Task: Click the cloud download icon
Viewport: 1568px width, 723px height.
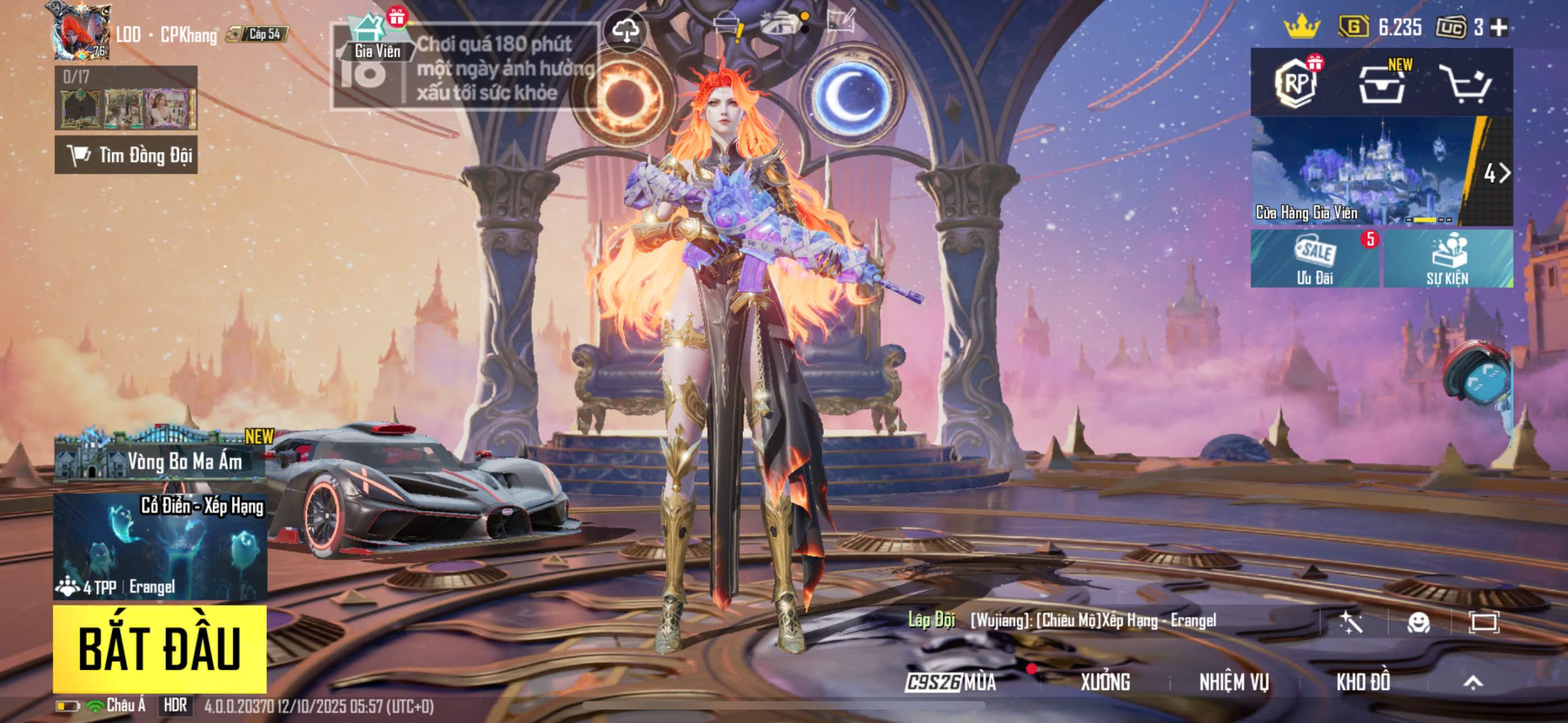Action: [625, 29]
